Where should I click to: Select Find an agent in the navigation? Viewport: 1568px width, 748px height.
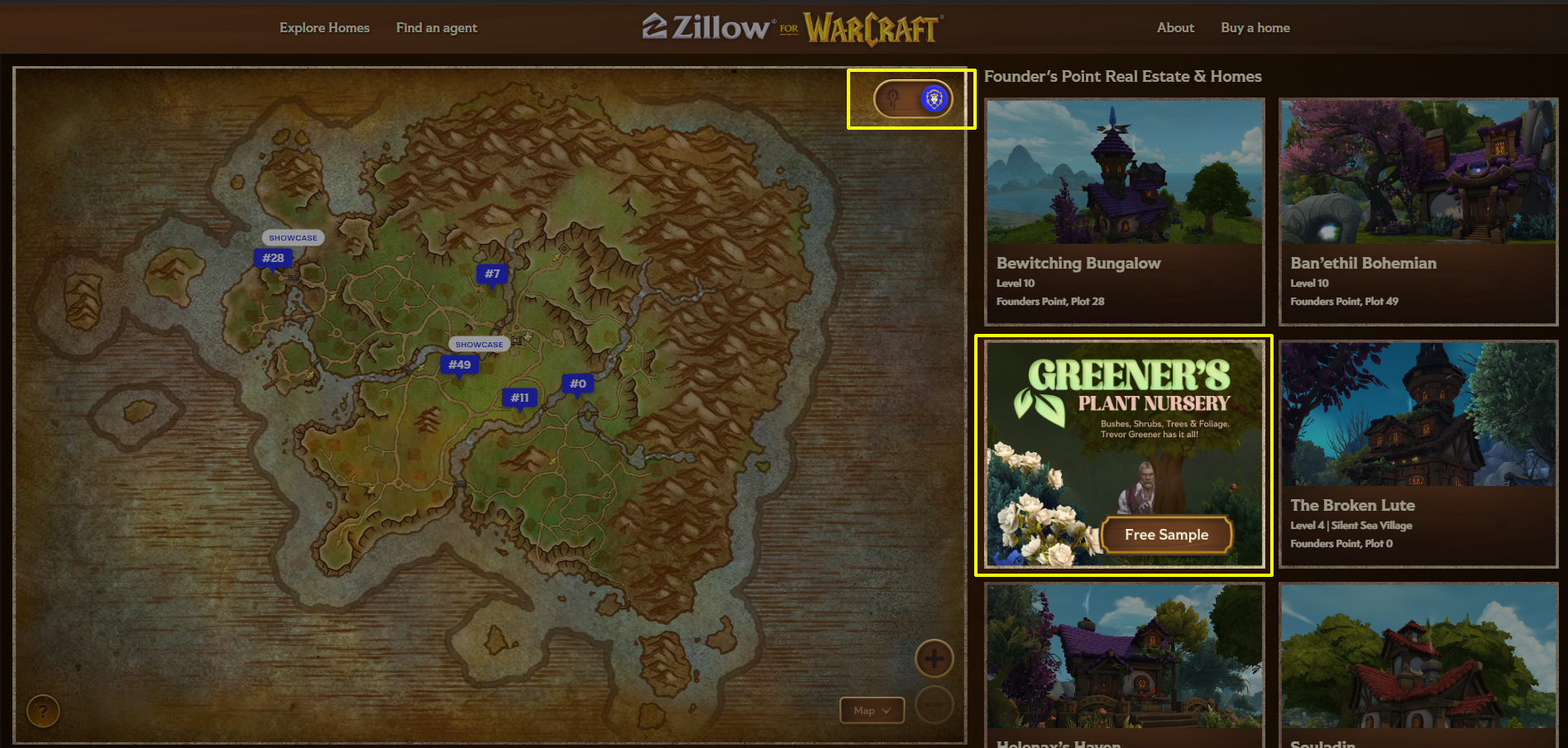tap(437, 27)
